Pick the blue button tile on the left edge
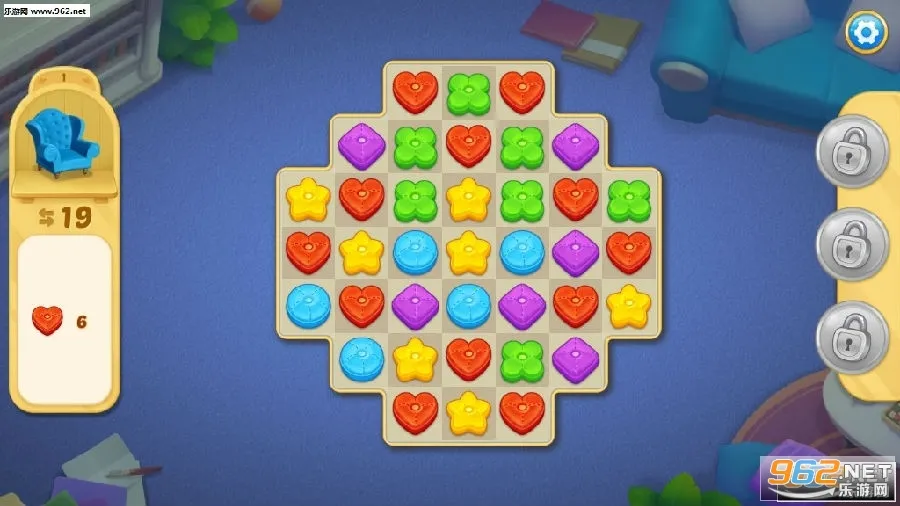 307,305
